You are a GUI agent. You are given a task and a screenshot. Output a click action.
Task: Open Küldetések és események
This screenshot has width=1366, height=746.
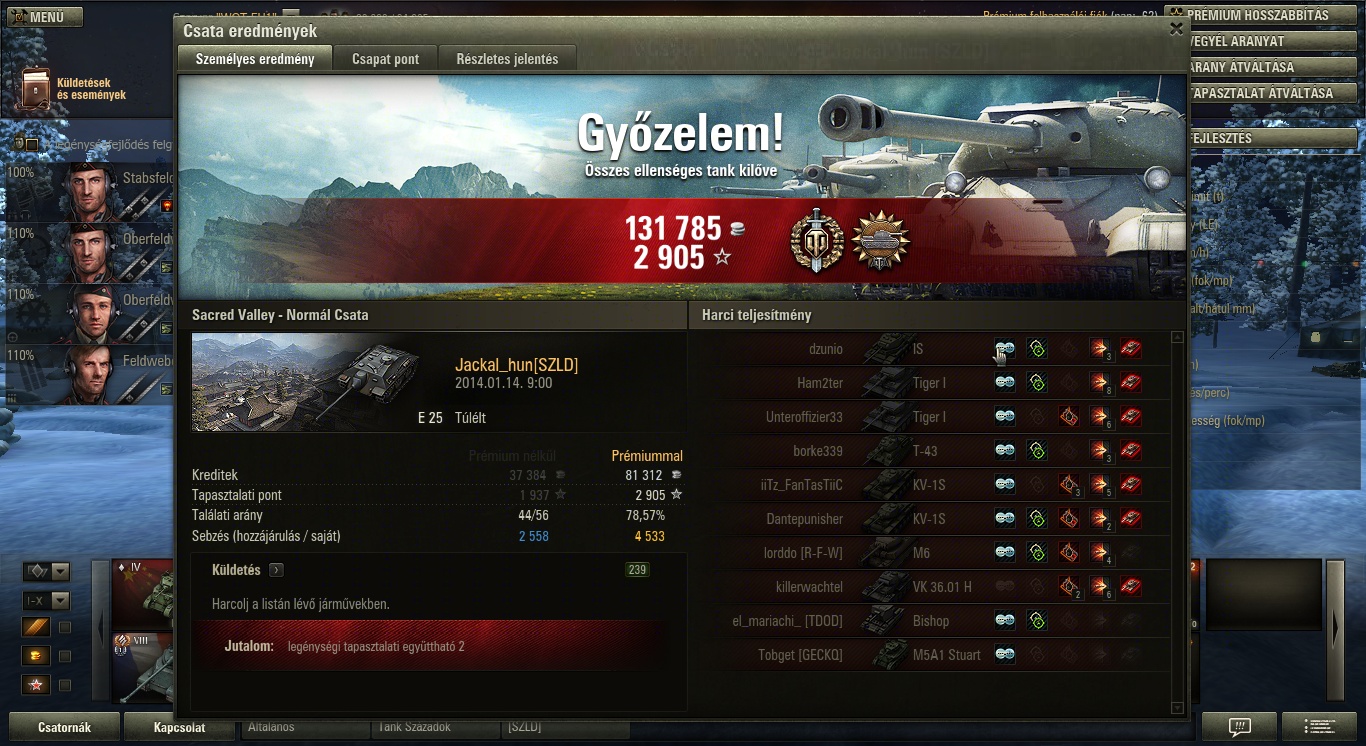point(72,89)
